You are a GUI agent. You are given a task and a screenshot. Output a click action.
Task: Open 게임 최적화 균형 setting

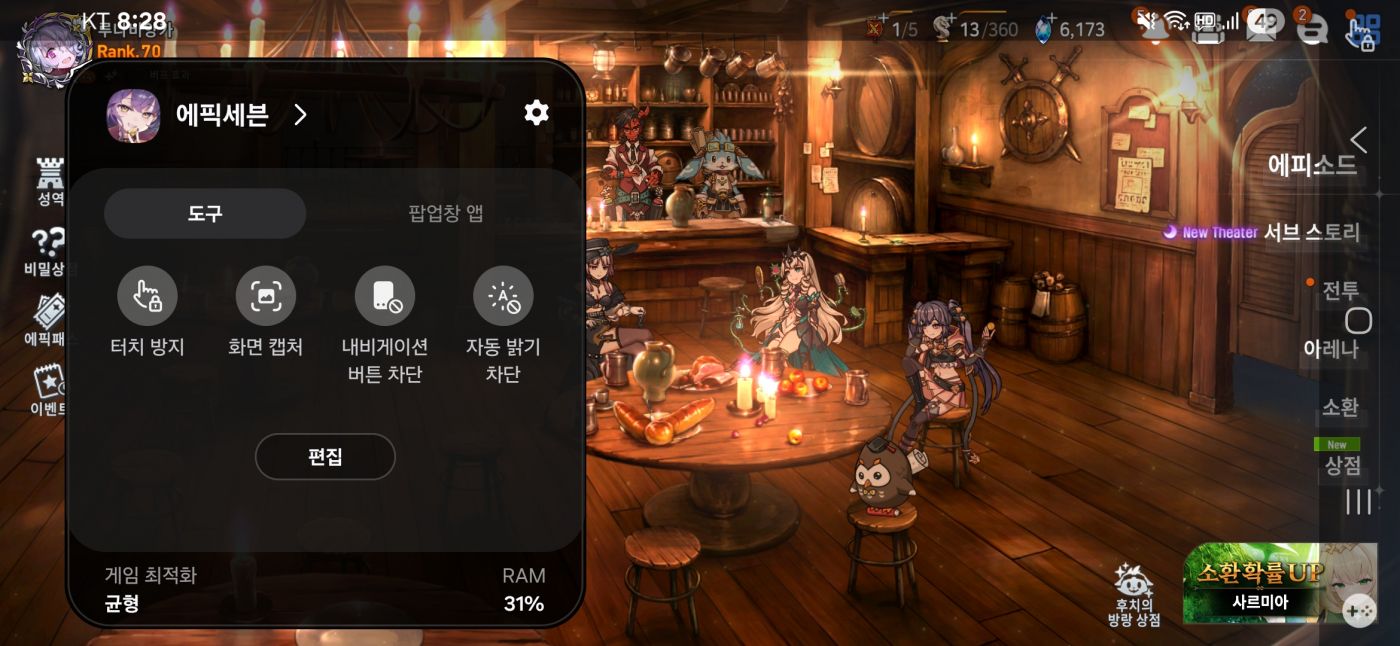(152, 590)
